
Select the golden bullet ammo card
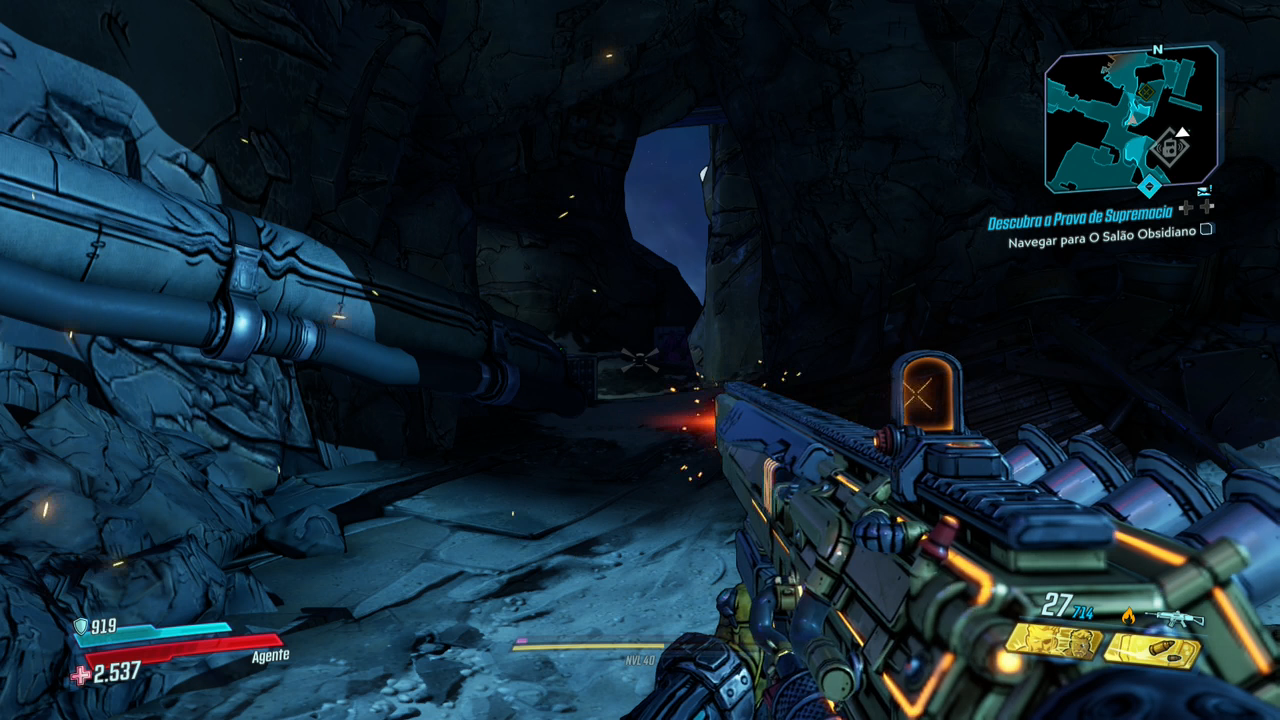(1152, 652)
